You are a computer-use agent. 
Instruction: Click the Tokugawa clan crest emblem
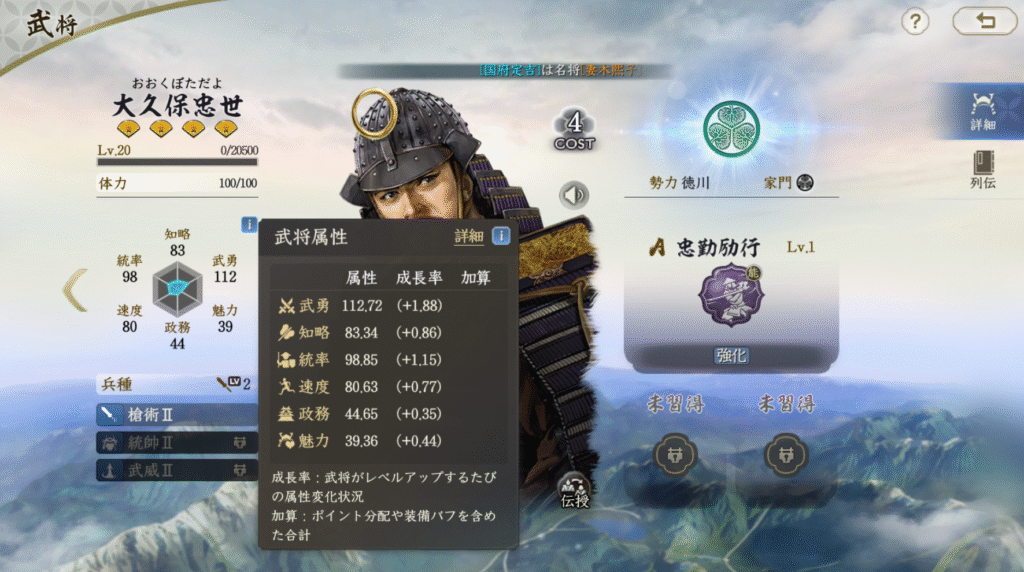[730, 124]
